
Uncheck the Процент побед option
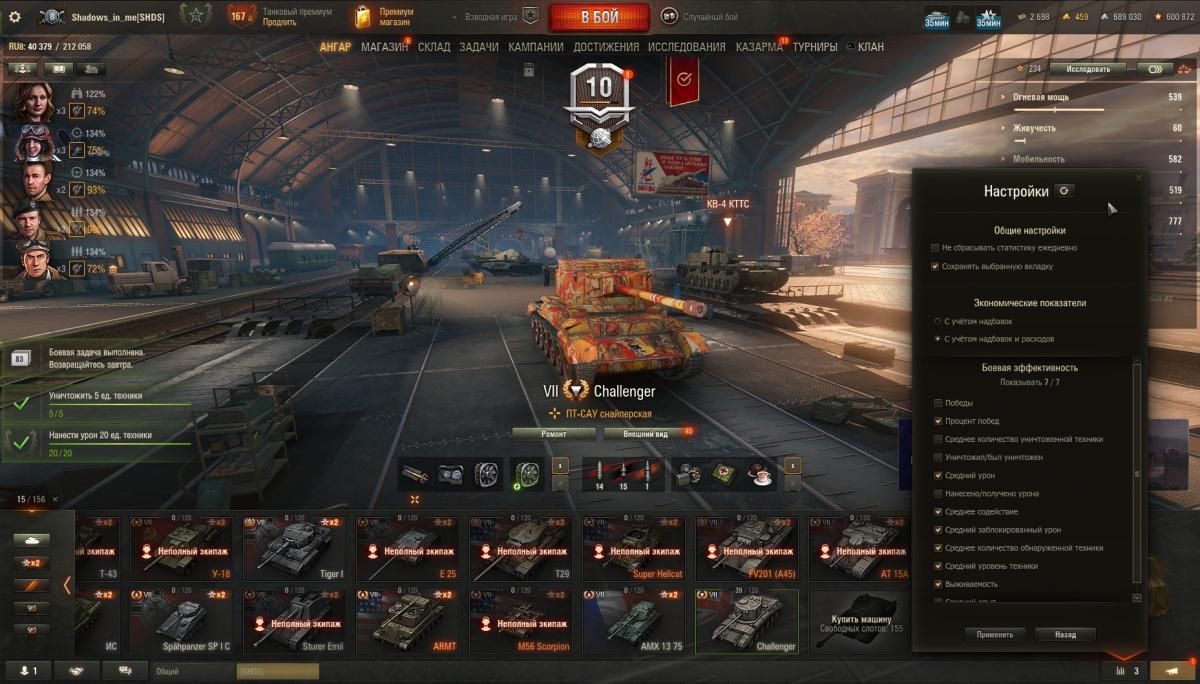(x=937, y=421)
